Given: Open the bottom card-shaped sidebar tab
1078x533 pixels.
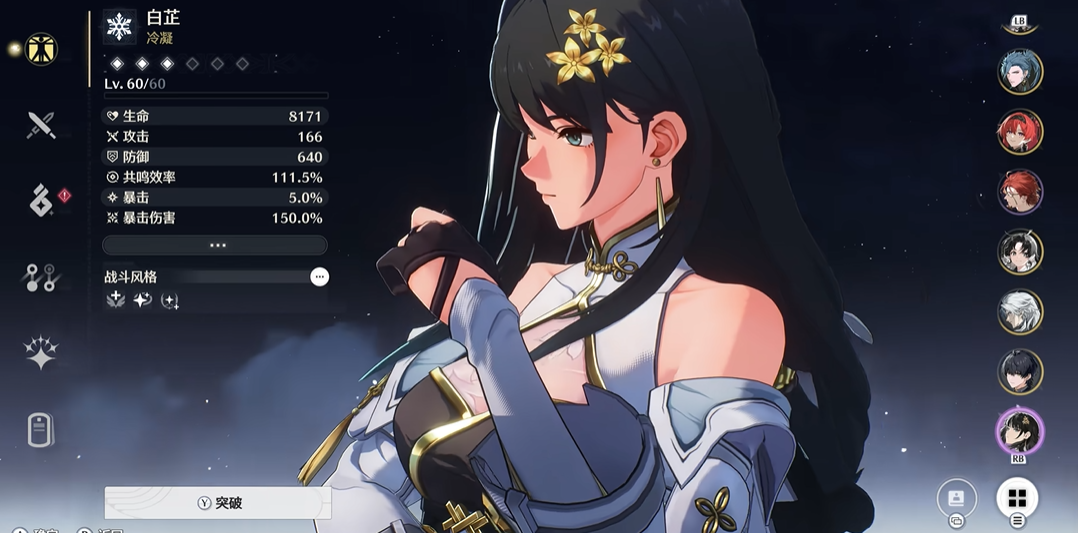Looking at the screenshot, I should point(41,430).
